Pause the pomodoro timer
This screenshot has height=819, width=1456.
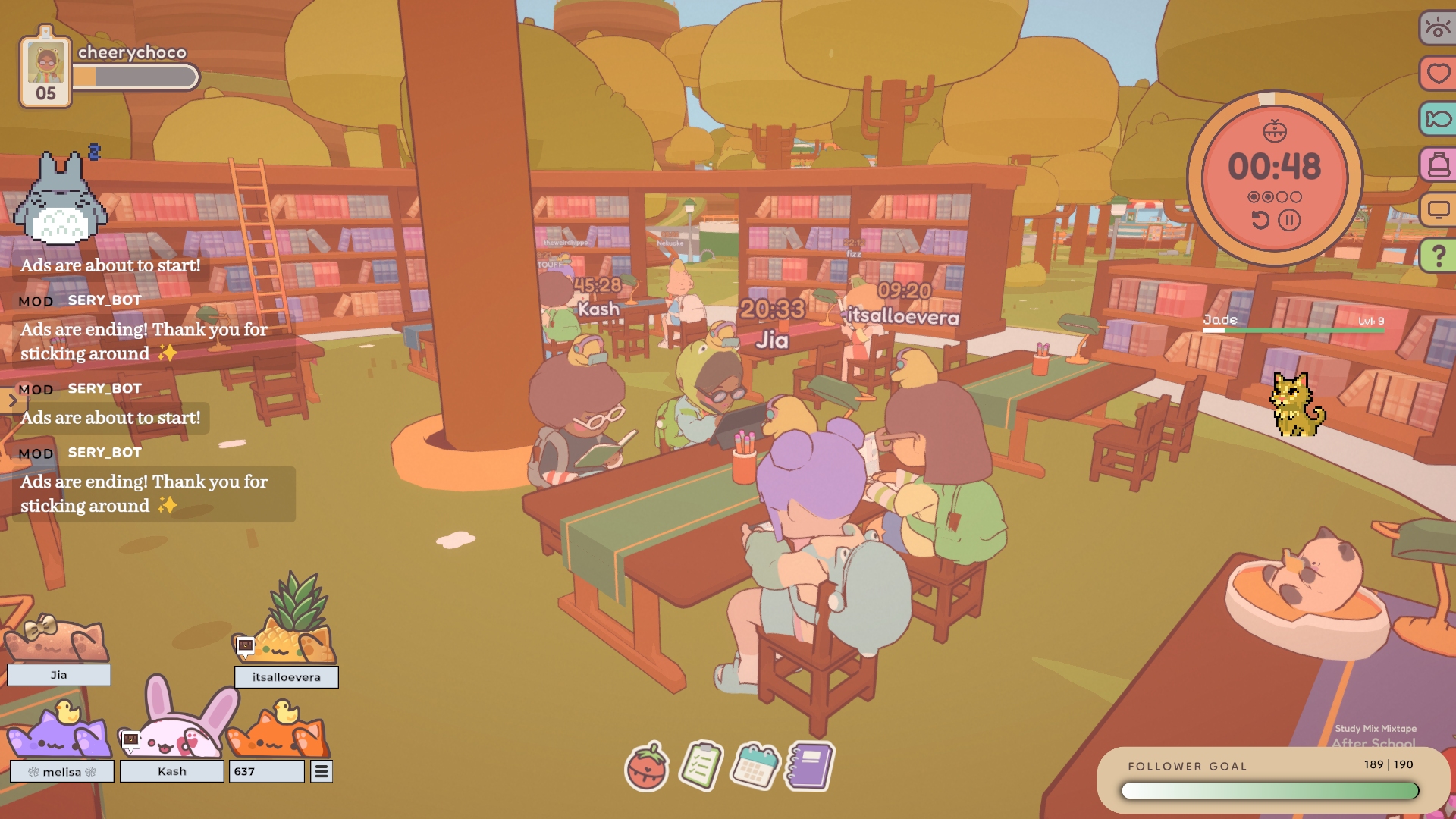1289,221
